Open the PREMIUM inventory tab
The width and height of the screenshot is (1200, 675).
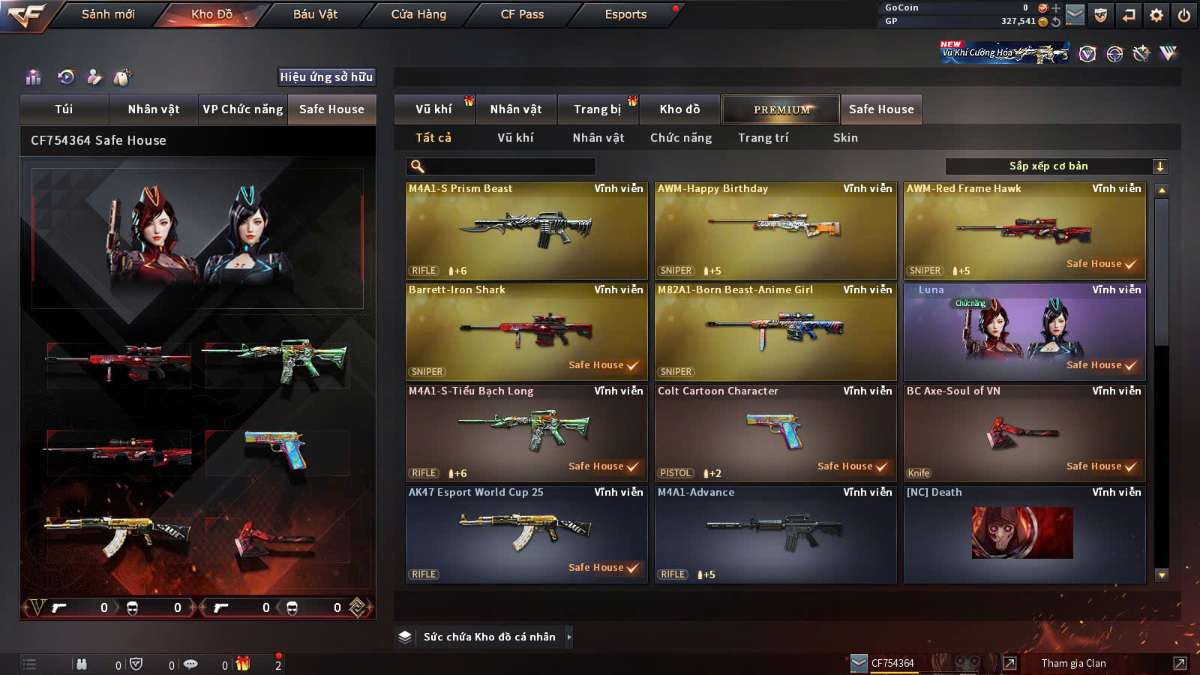click(x=782, y=109)
